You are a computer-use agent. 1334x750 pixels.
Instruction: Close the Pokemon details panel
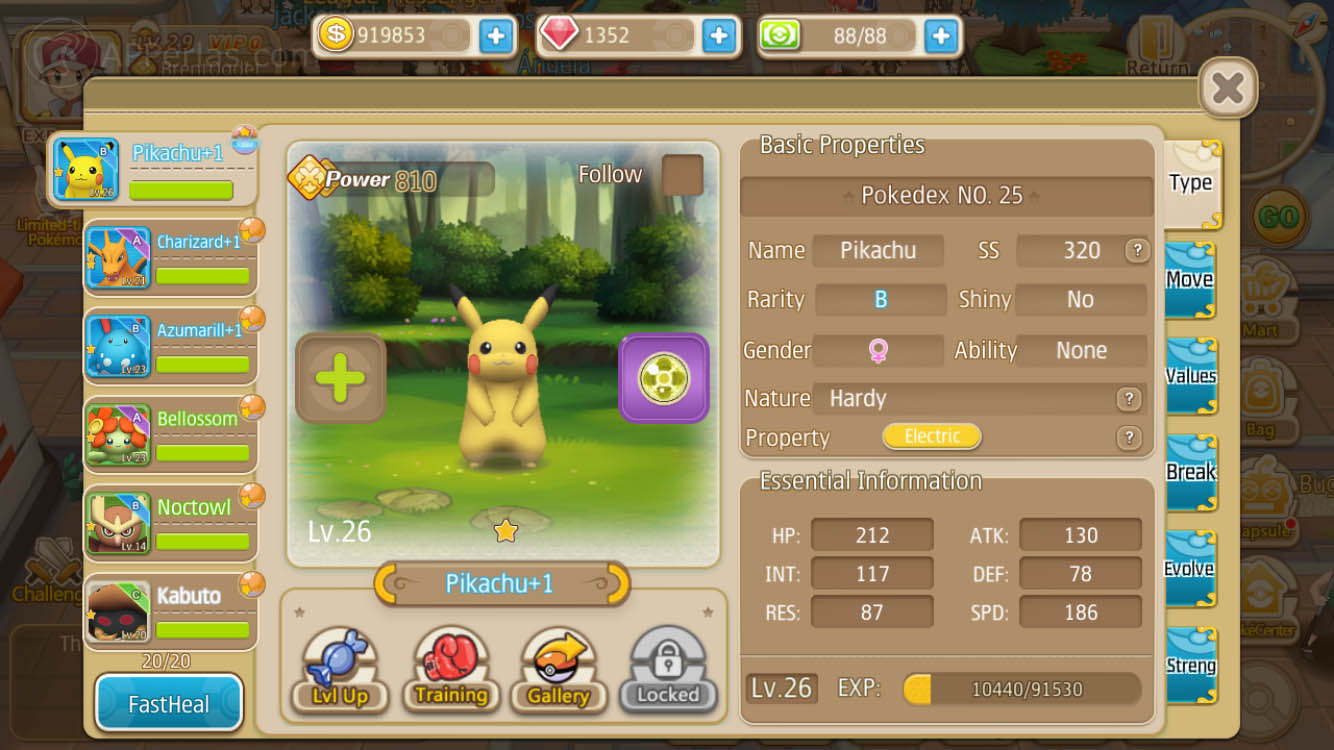(x=1227, y=89)
